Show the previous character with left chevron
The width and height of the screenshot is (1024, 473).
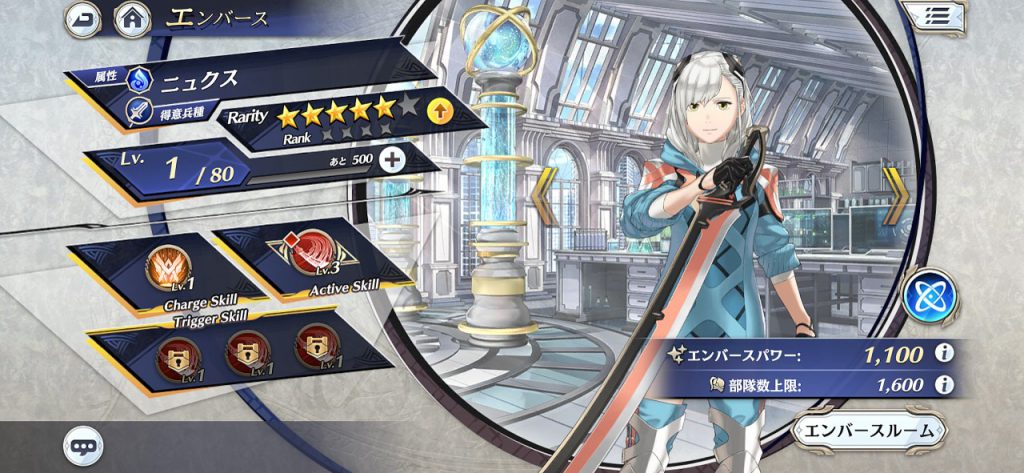[548, 198]
